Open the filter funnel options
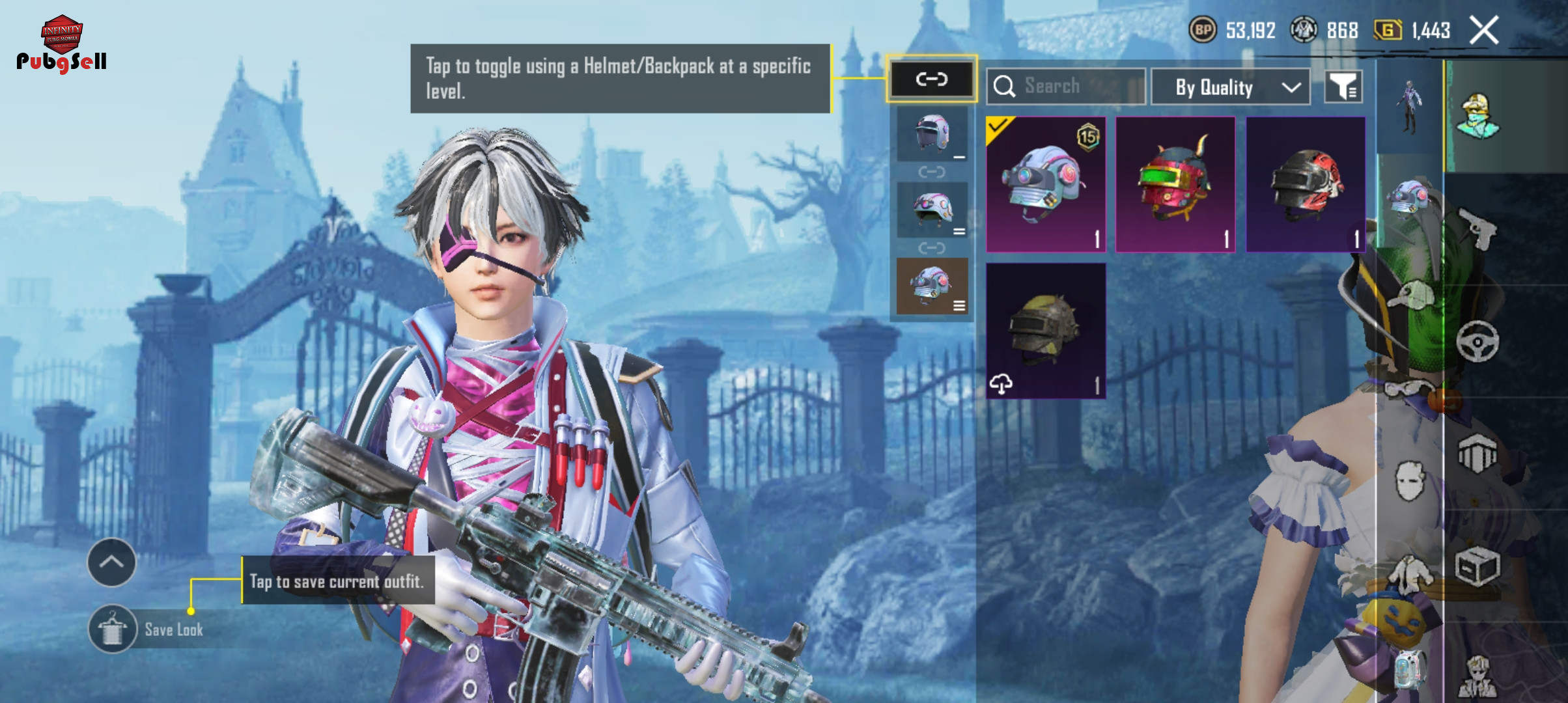 pos(1343,87)
